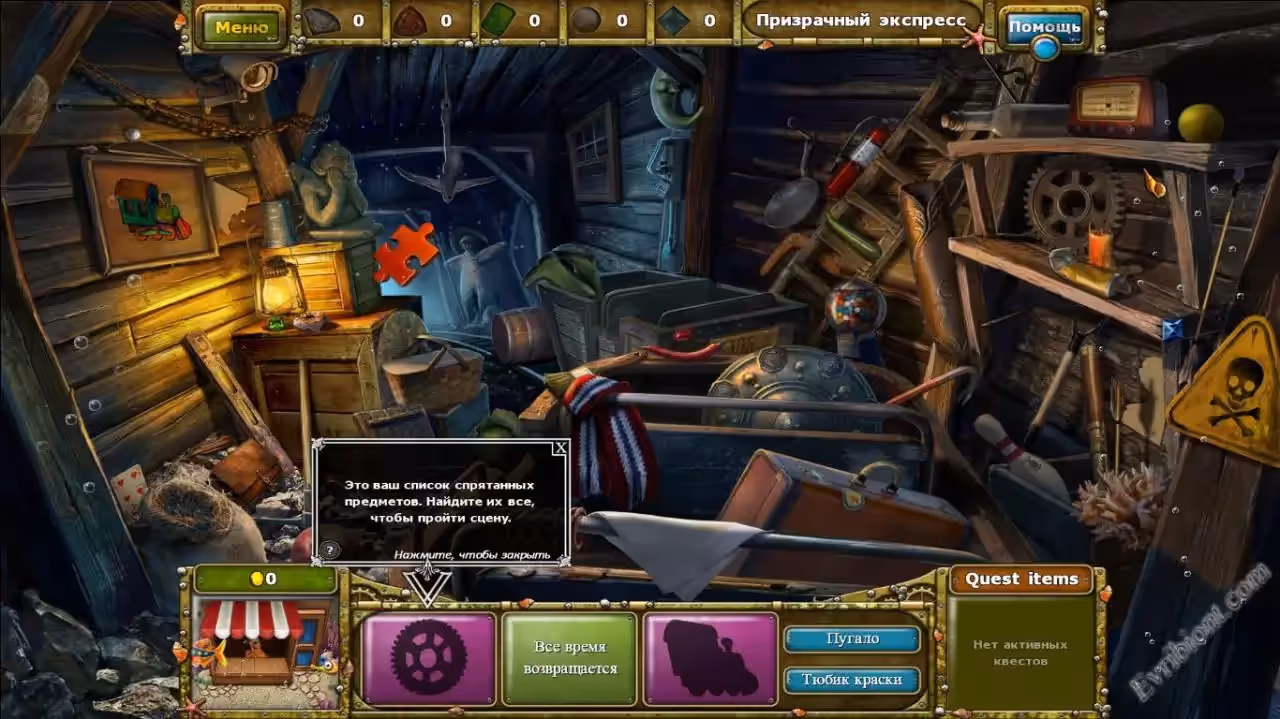Open the Меню button
Screen dimensions: 1280x719
[241, 27]
